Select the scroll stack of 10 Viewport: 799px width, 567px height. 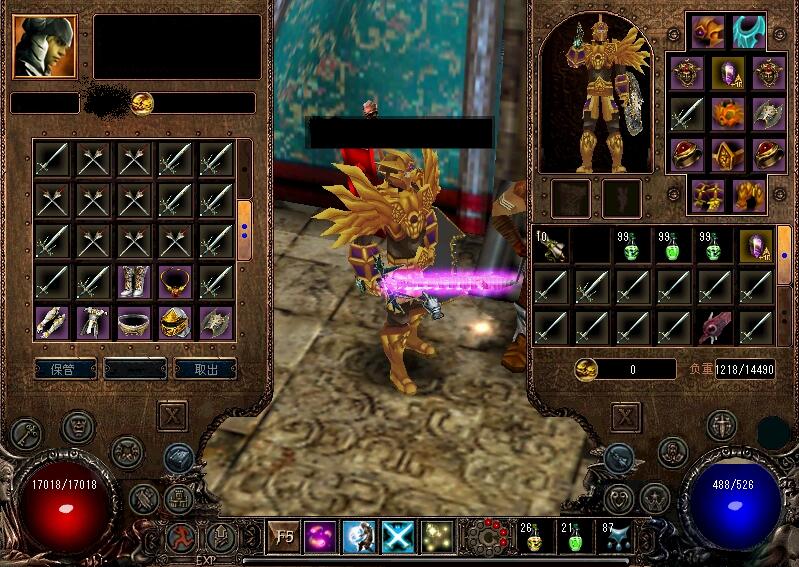click(x=549, y=245)
